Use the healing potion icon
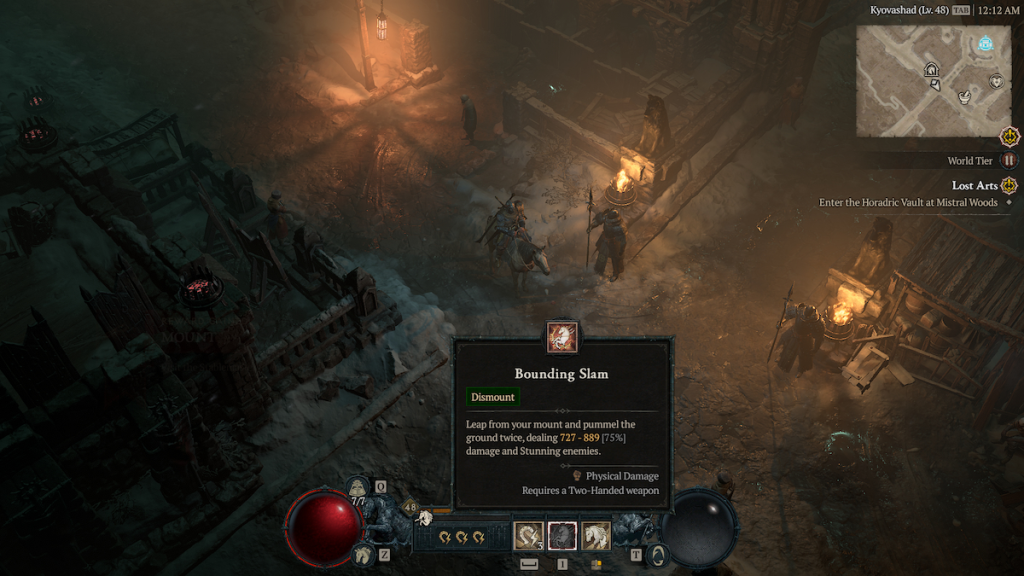 [359, 489]
